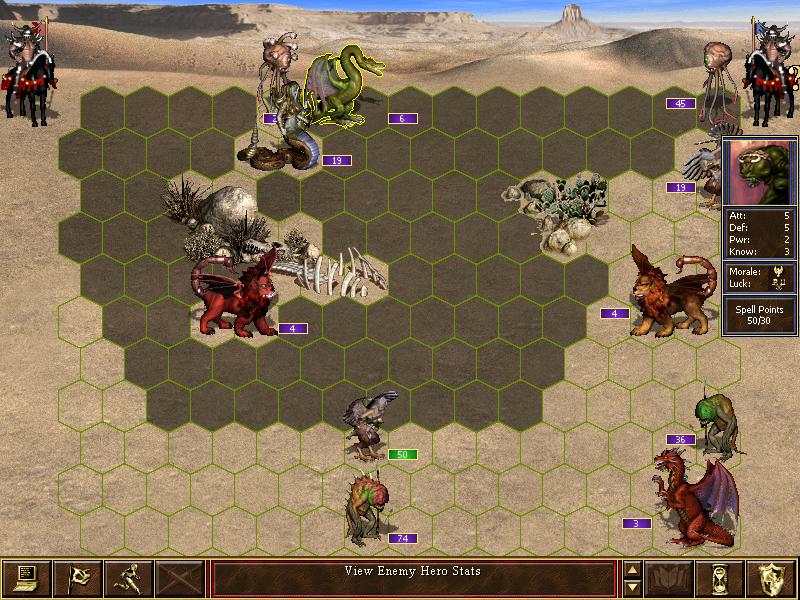Screen dimensions: 800x600
Task: Select the troglodyte stack of 74
Action: pos(364,510)
